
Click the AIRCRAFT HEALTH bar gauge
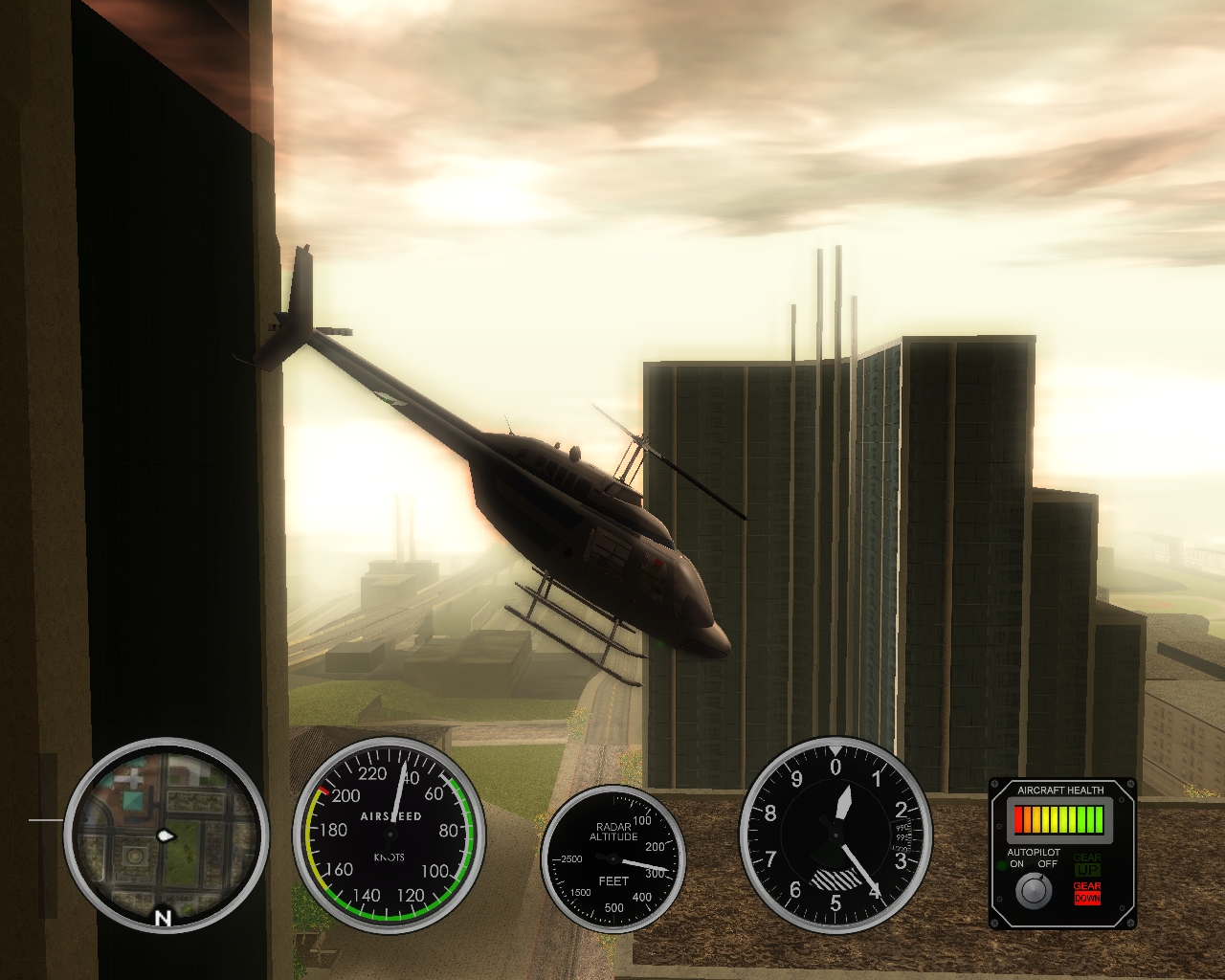tap(1059, 821)
